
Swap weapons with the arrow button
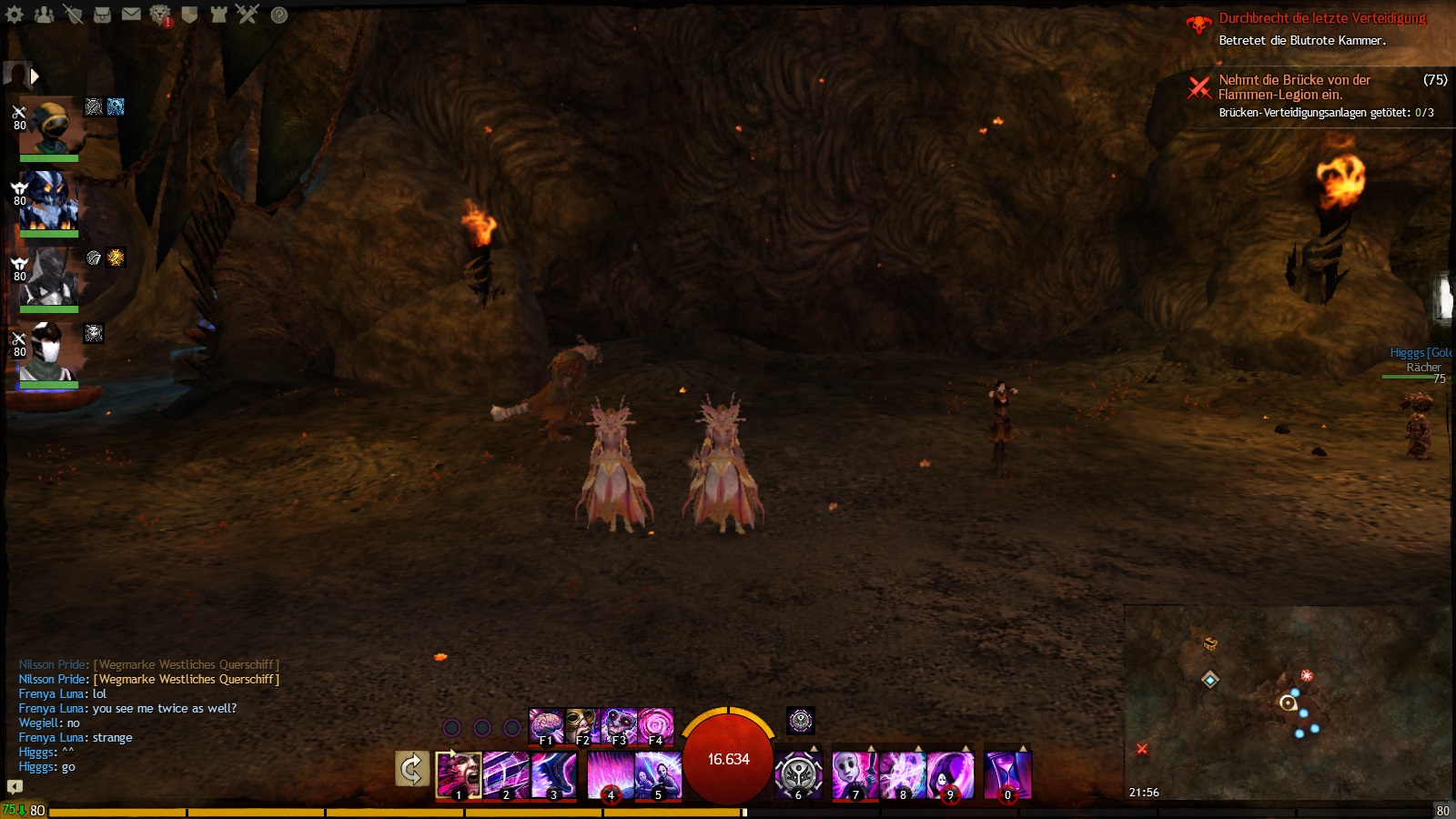click(x=411, y=769)
